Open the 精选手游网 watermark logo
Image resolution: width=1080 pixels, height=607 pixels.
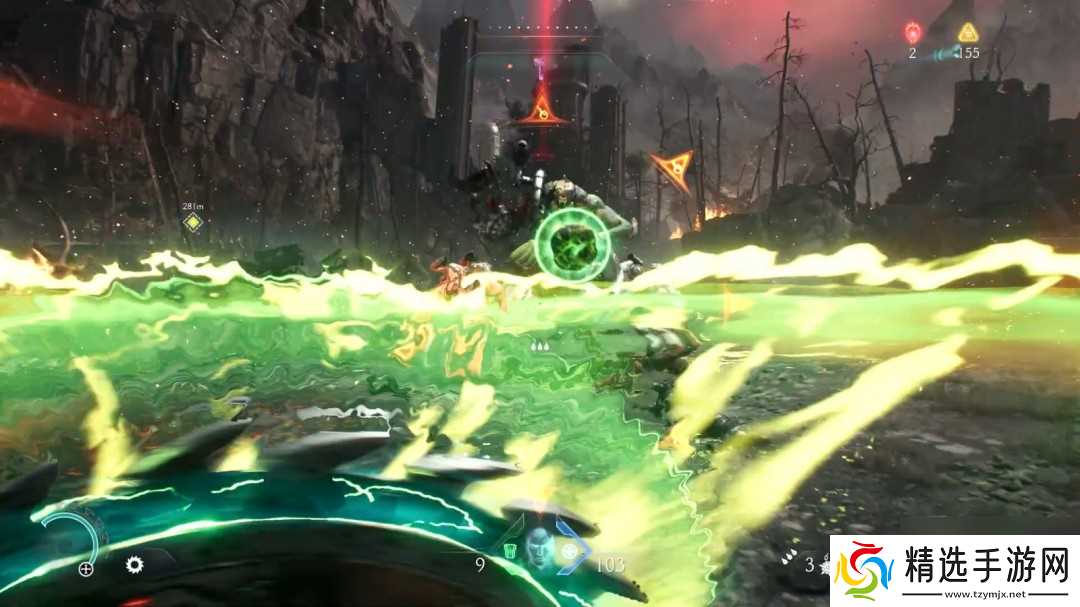pyautogui.click(x=955, y=570)
